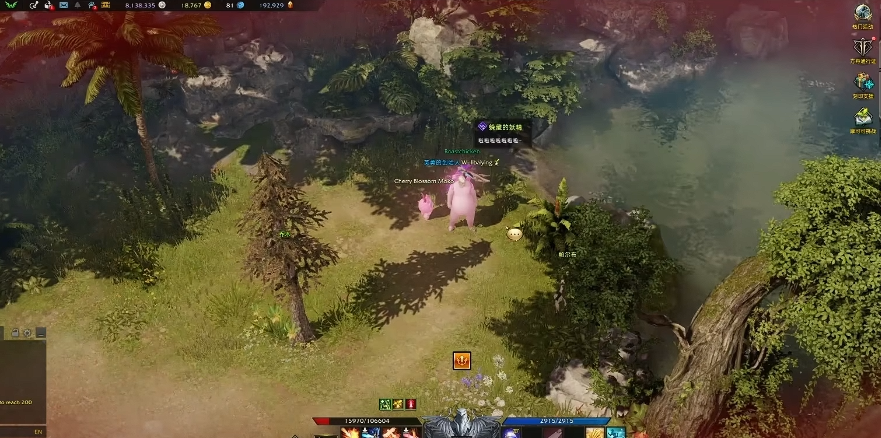Image resolution: width=881 pixels, height=438 pixels.
Task: Open the green gem on book icon
Action: (x=862, y=116)
